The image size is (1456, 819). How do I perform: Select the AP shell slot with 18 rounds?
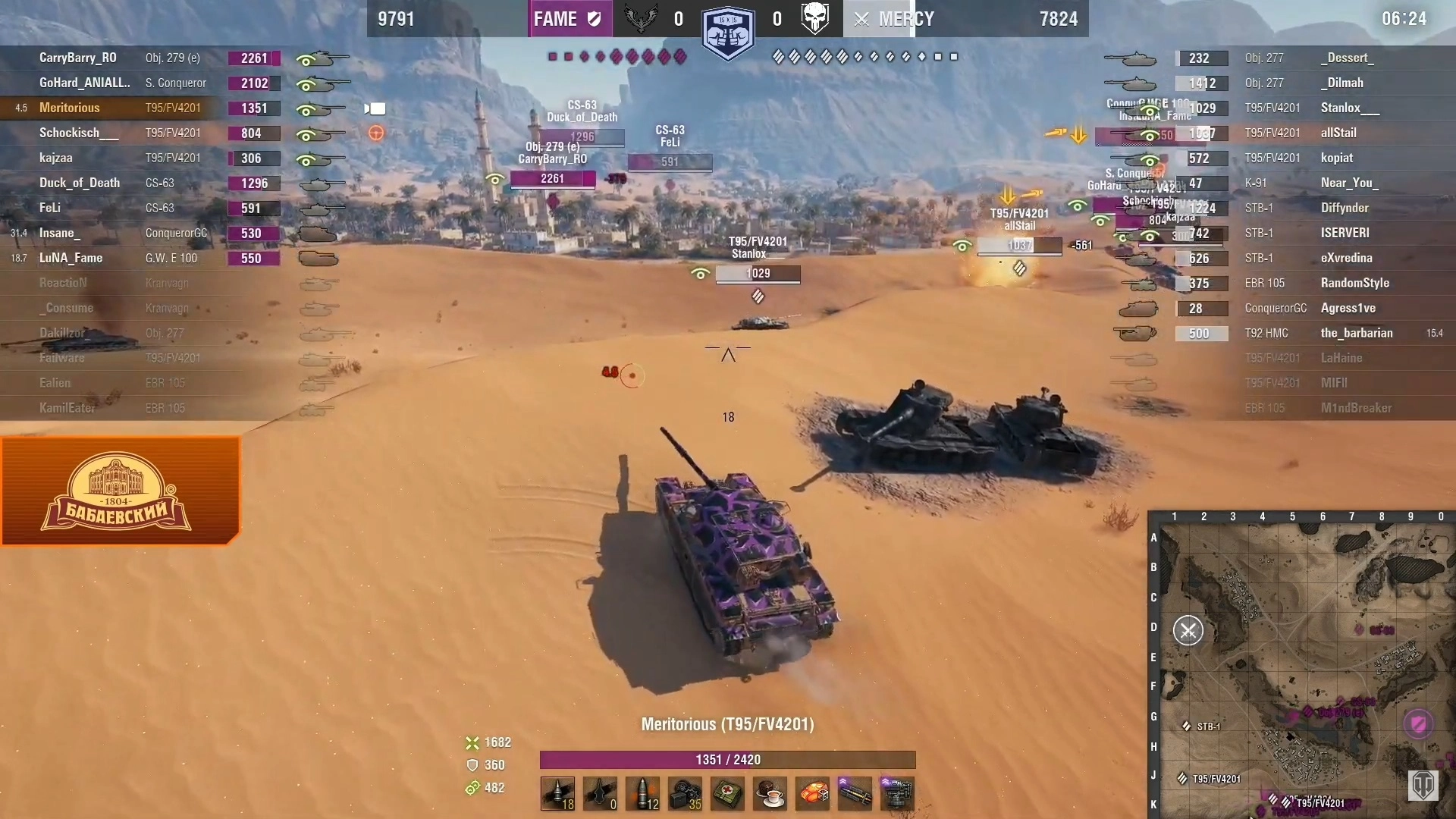coord(557,793)
